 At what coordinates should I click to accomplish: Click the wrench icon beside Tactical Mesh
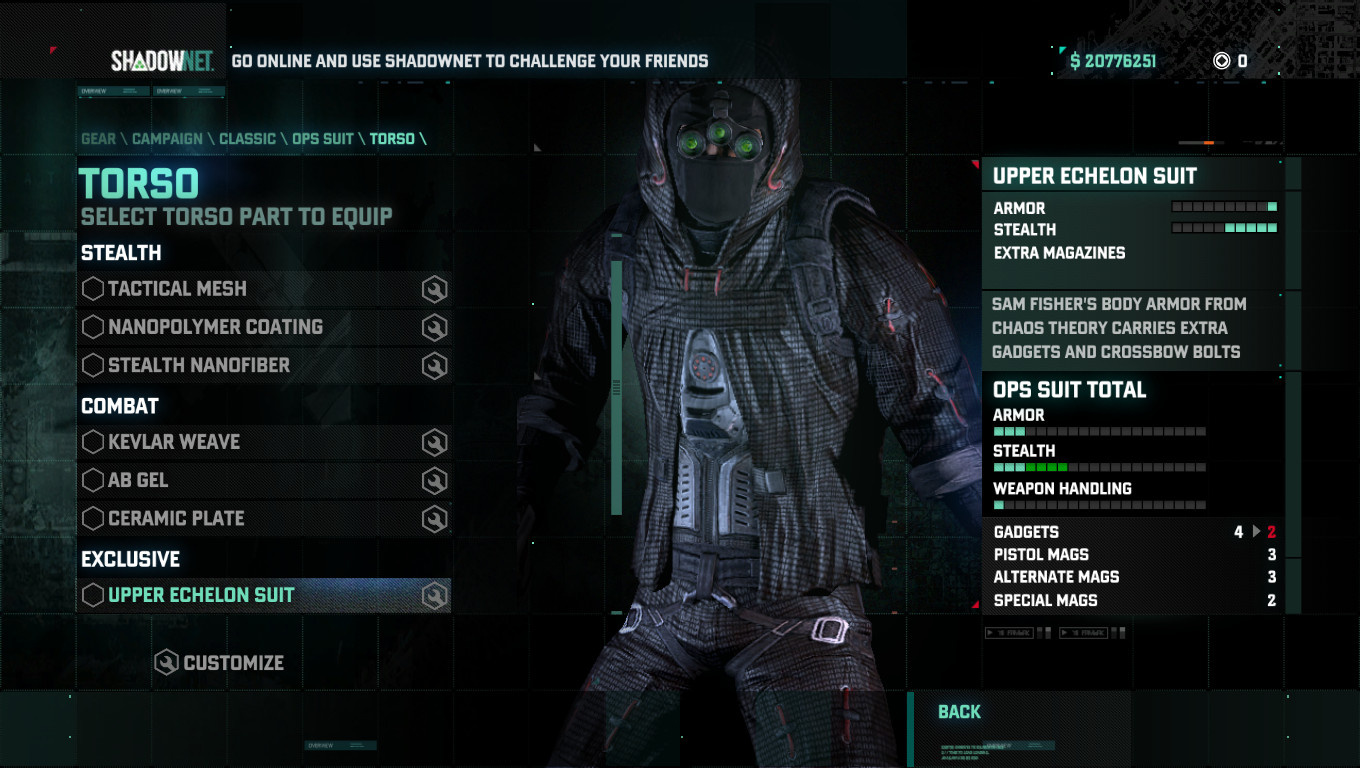click(x=432, y=289)
